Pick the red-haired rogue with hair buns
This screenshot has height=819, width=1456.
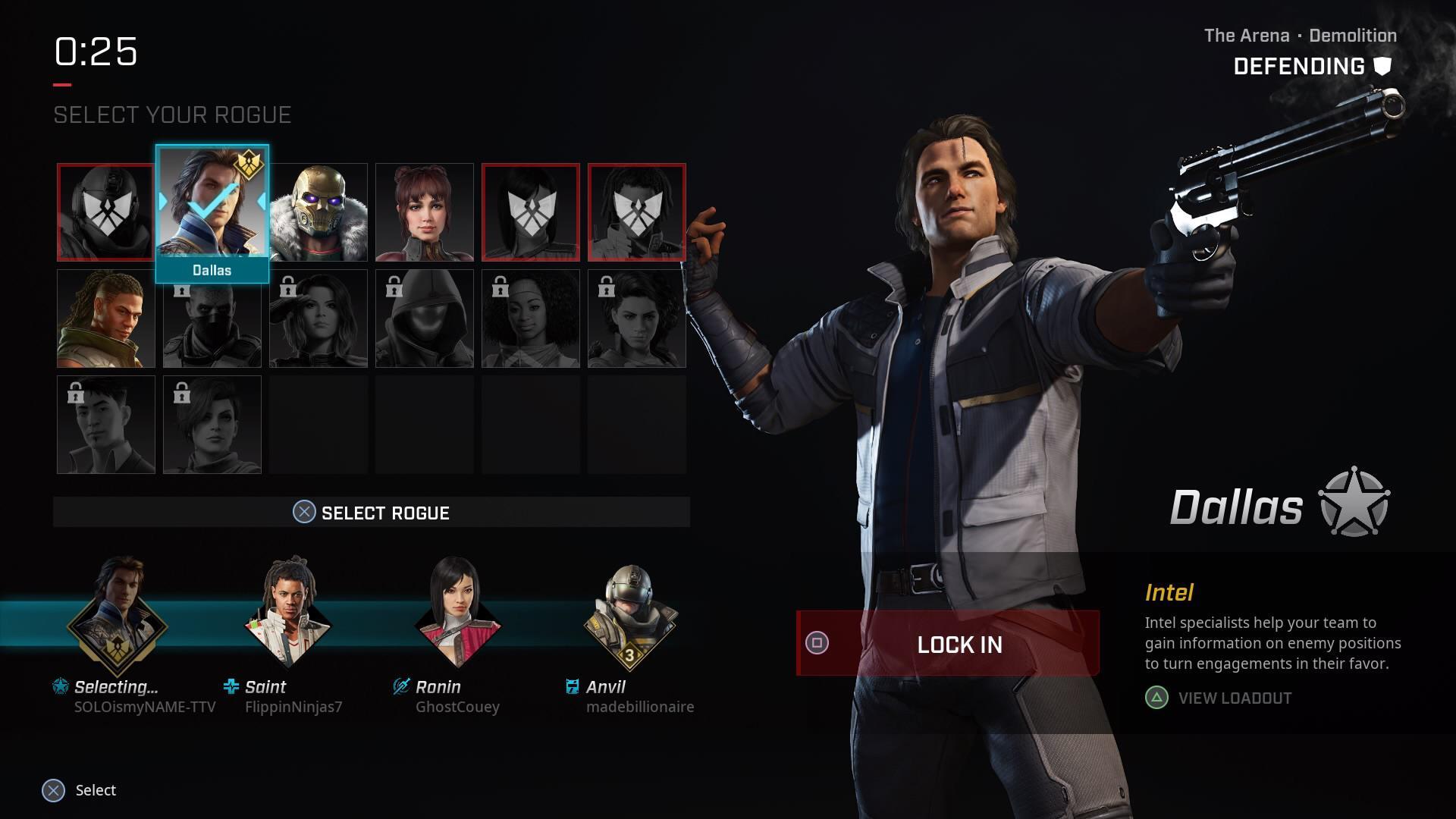pos(424,212)
